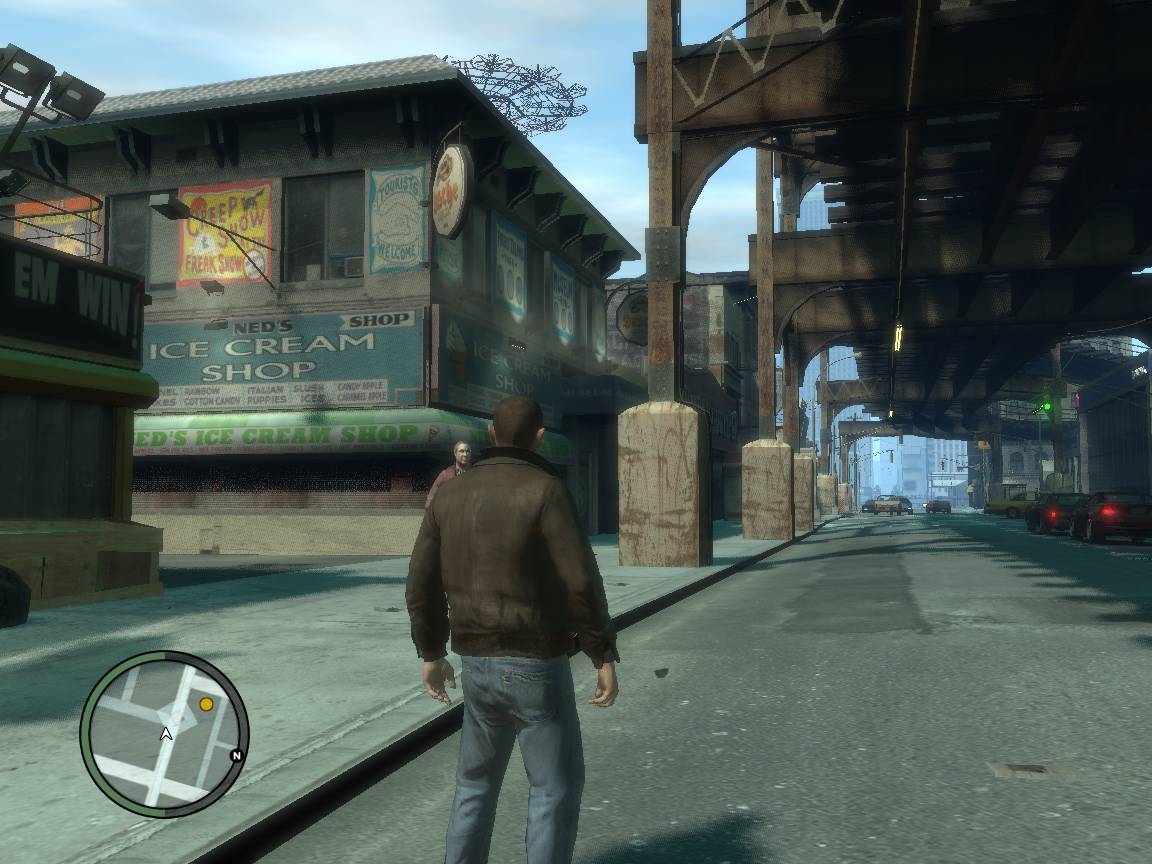
Task: Select the yellow blip on the minimap
Action: coord(206,704)
